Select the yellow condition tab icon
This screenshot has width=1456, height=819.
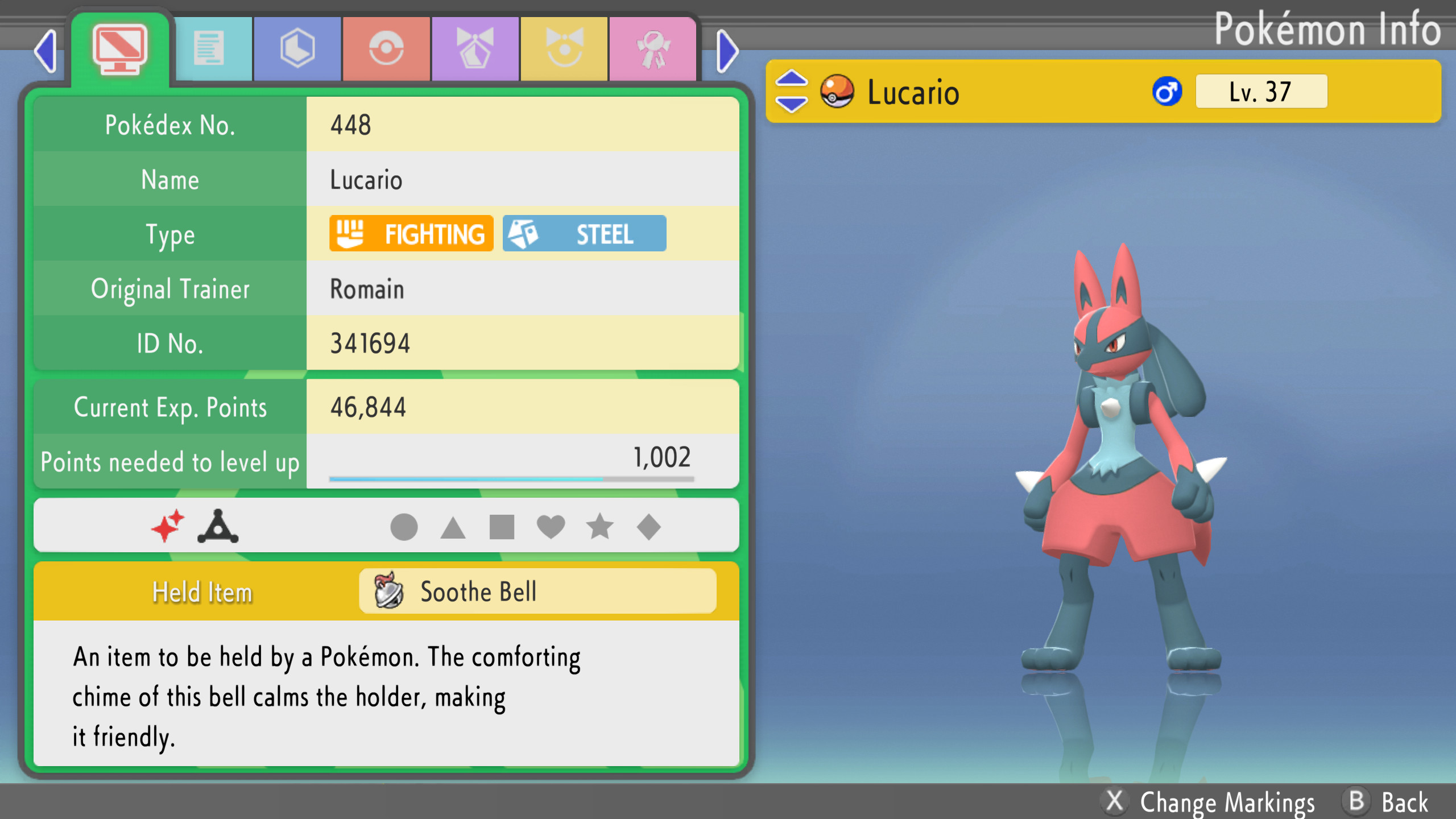(x=564, y=47)
